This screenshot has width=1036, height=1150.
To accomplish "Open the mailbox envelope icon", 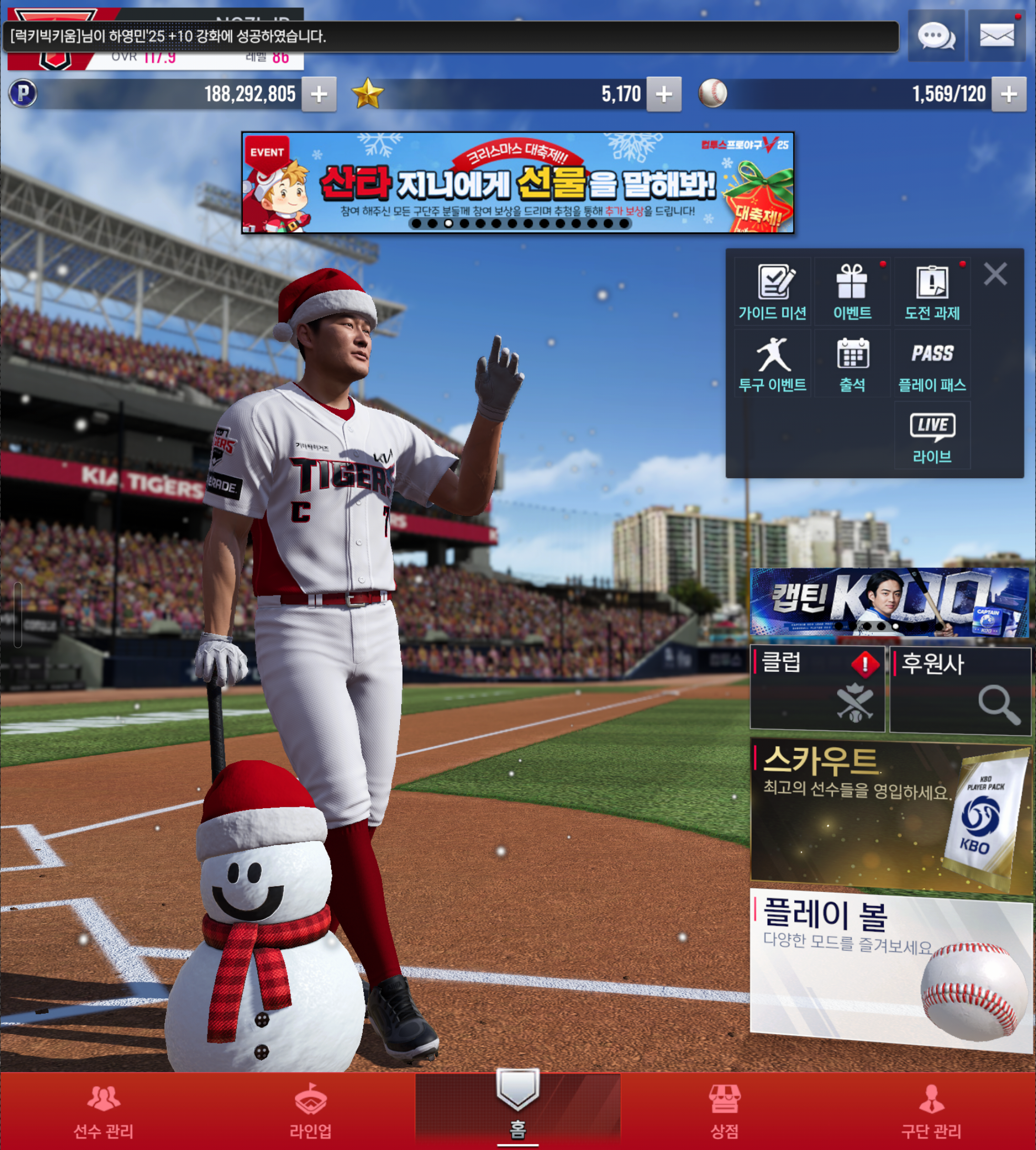I will (996, 36).
